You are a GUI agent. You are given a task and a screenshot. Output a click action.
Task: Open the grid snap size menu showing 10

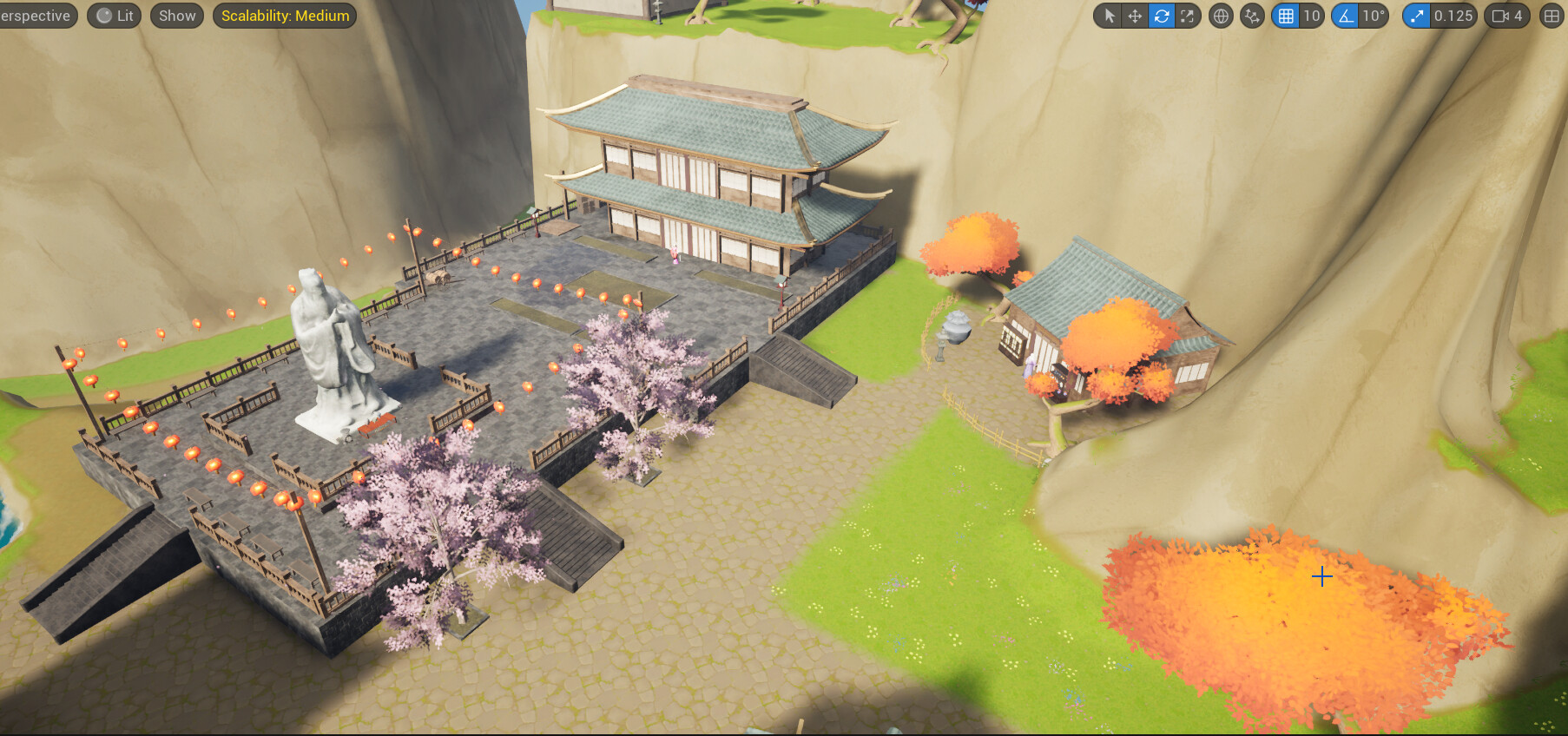pyautogui.click(x=1312, y=16)
